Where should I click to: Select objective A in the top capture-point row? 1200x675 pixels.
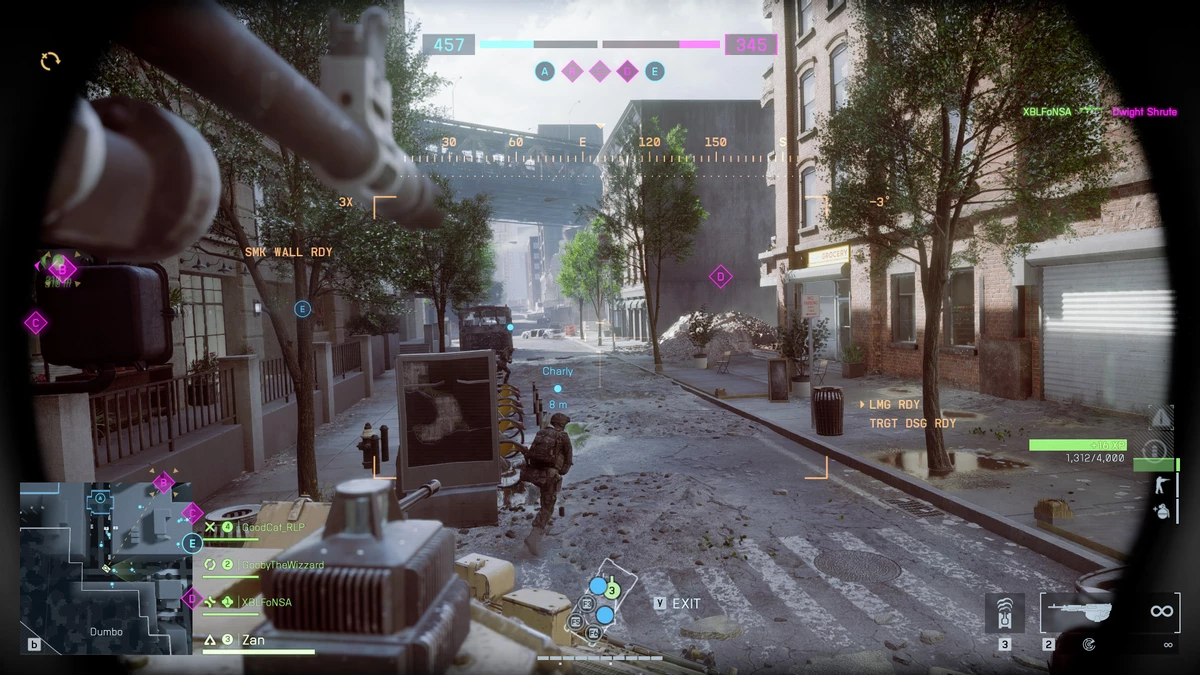545,71
